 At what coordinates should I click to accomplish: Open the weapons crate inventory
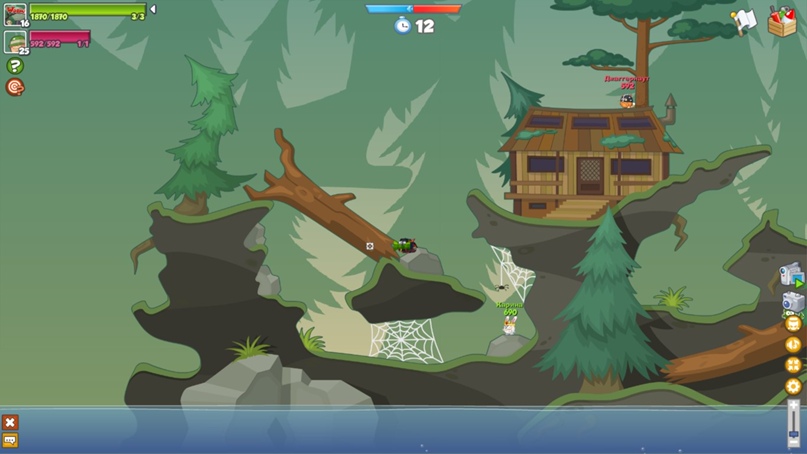coord(782,21)
